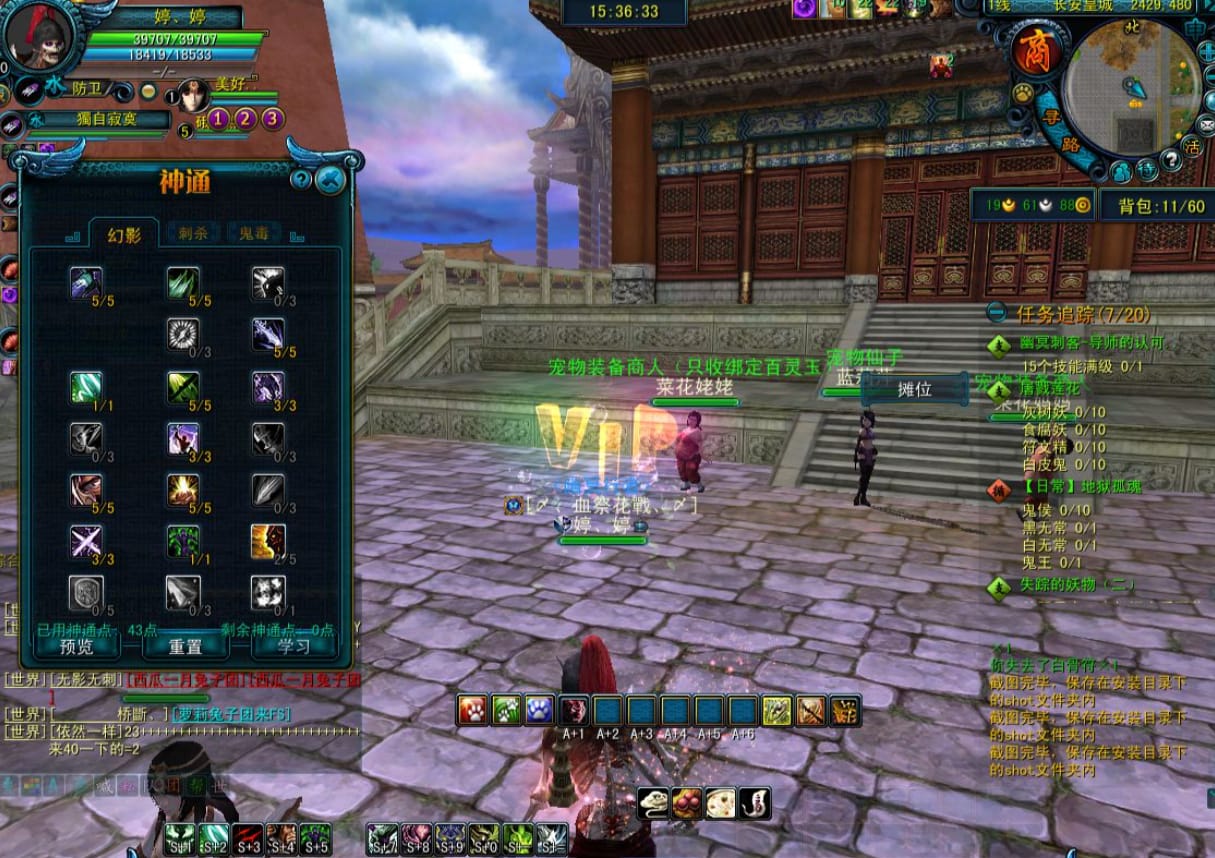Click the 重置 reset button
The width and height of the screenshot is (1215, 858).
185,646
